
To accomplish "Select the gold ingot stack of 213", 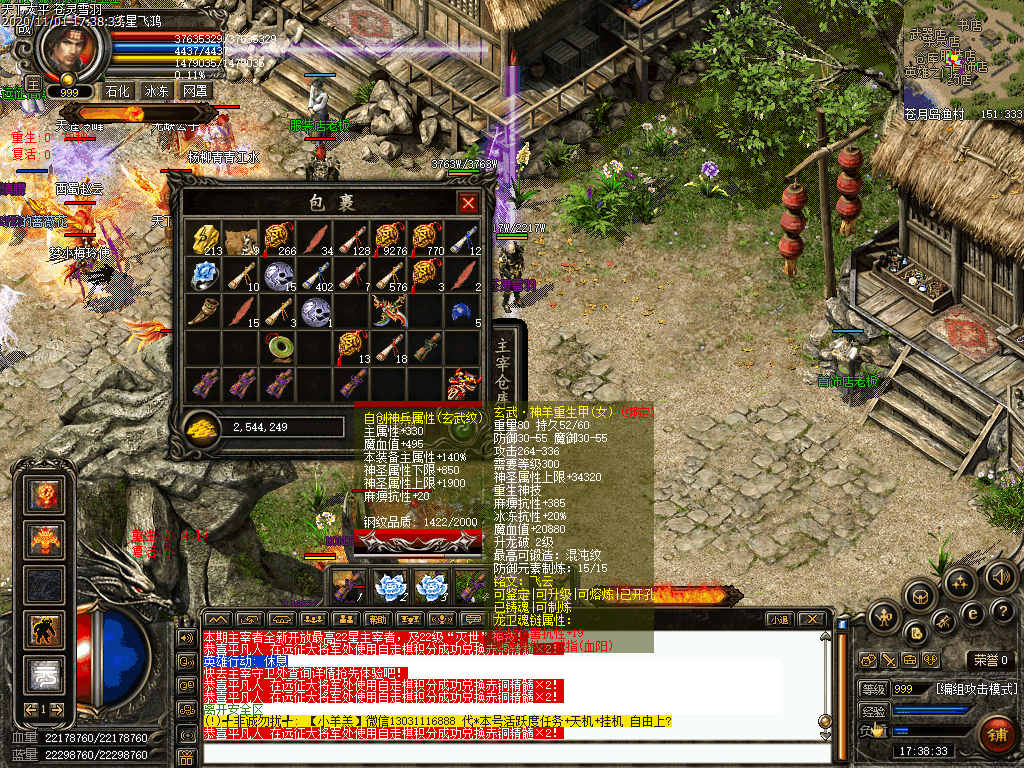I will (207, 238).
